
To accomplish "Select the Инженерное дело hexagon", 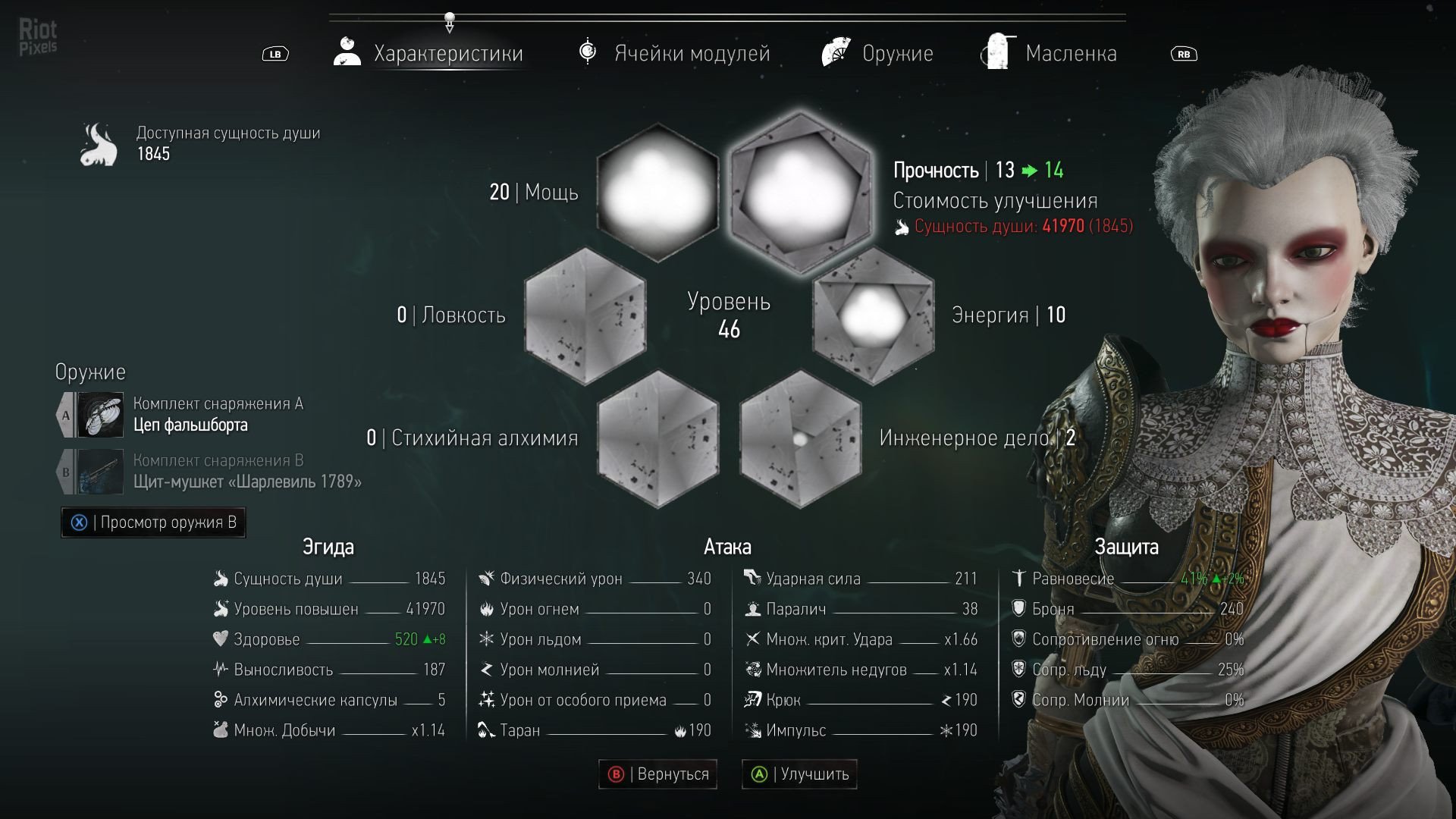I will point(800,438).
